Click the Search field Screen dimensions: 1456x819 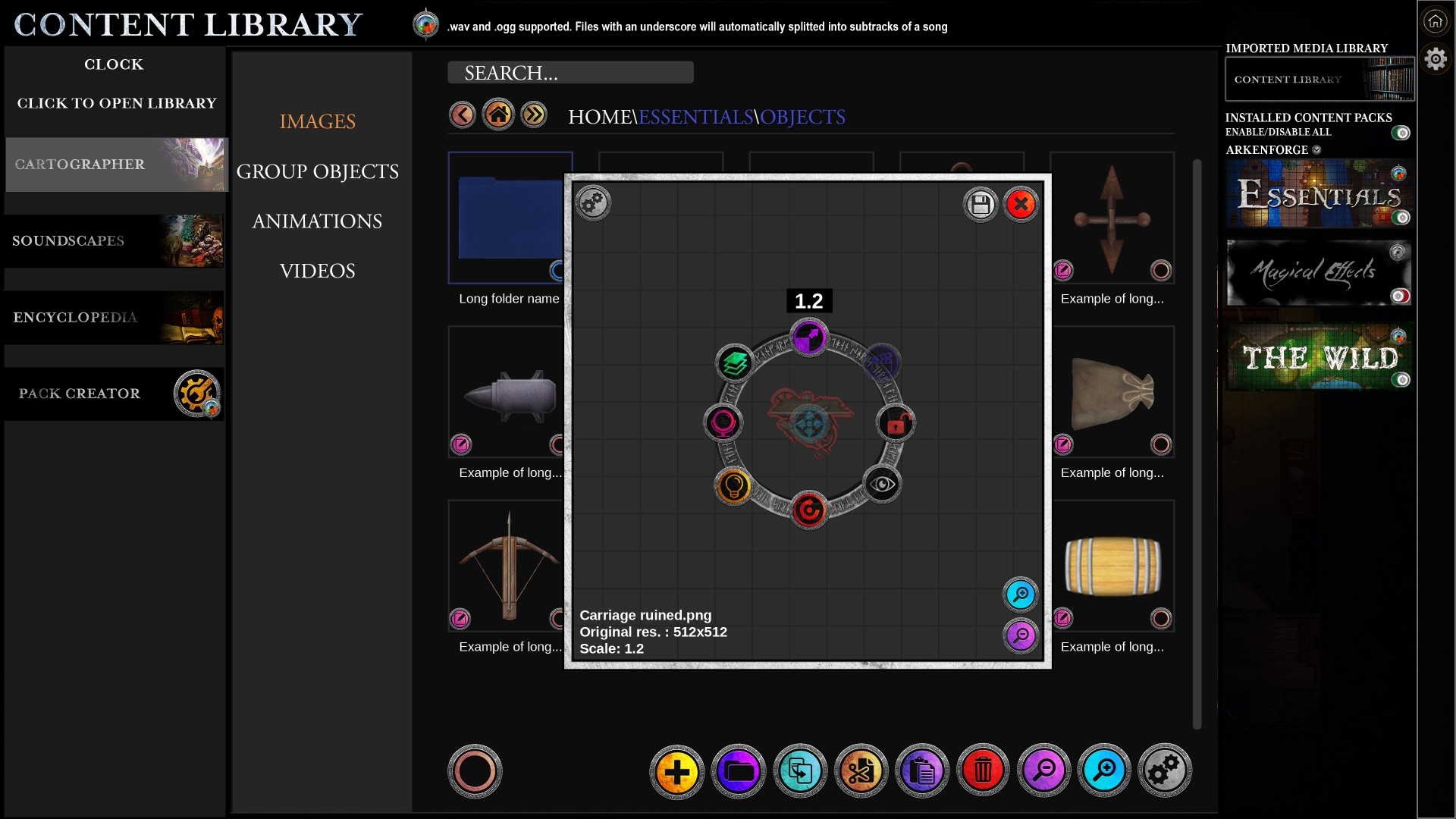pos(570,73)
